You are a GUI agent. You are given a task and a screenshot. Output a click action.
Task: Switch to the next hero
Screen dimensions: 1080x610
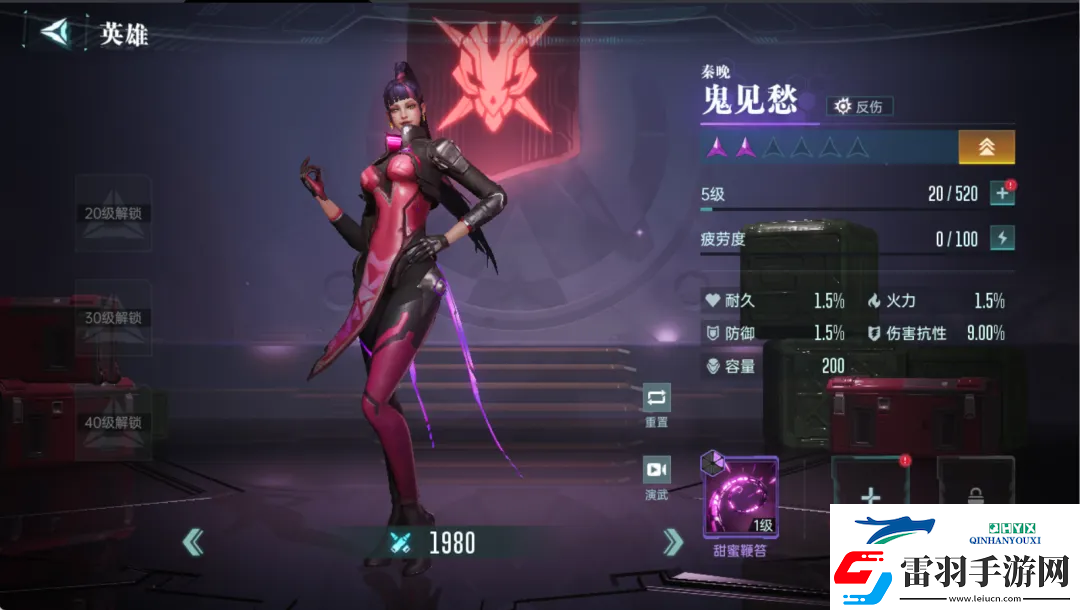click(673, 542)
